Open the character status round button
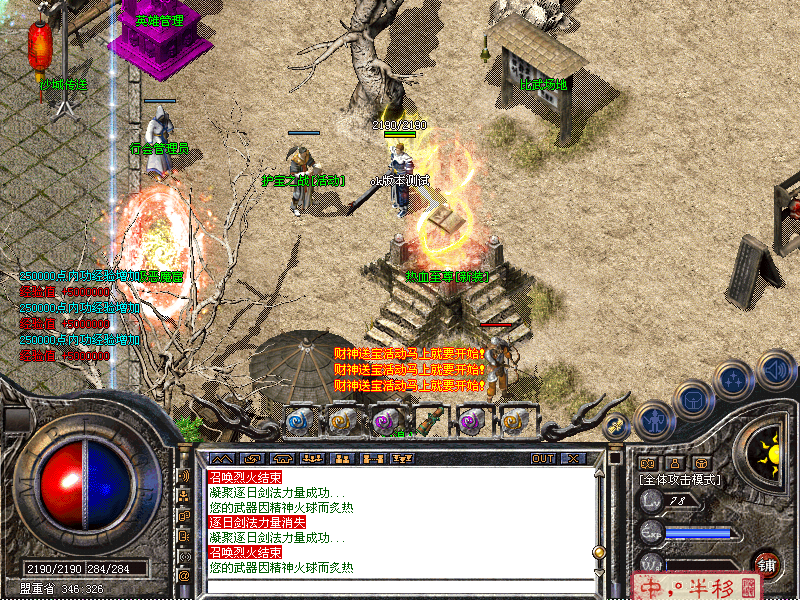 (654, 420)
